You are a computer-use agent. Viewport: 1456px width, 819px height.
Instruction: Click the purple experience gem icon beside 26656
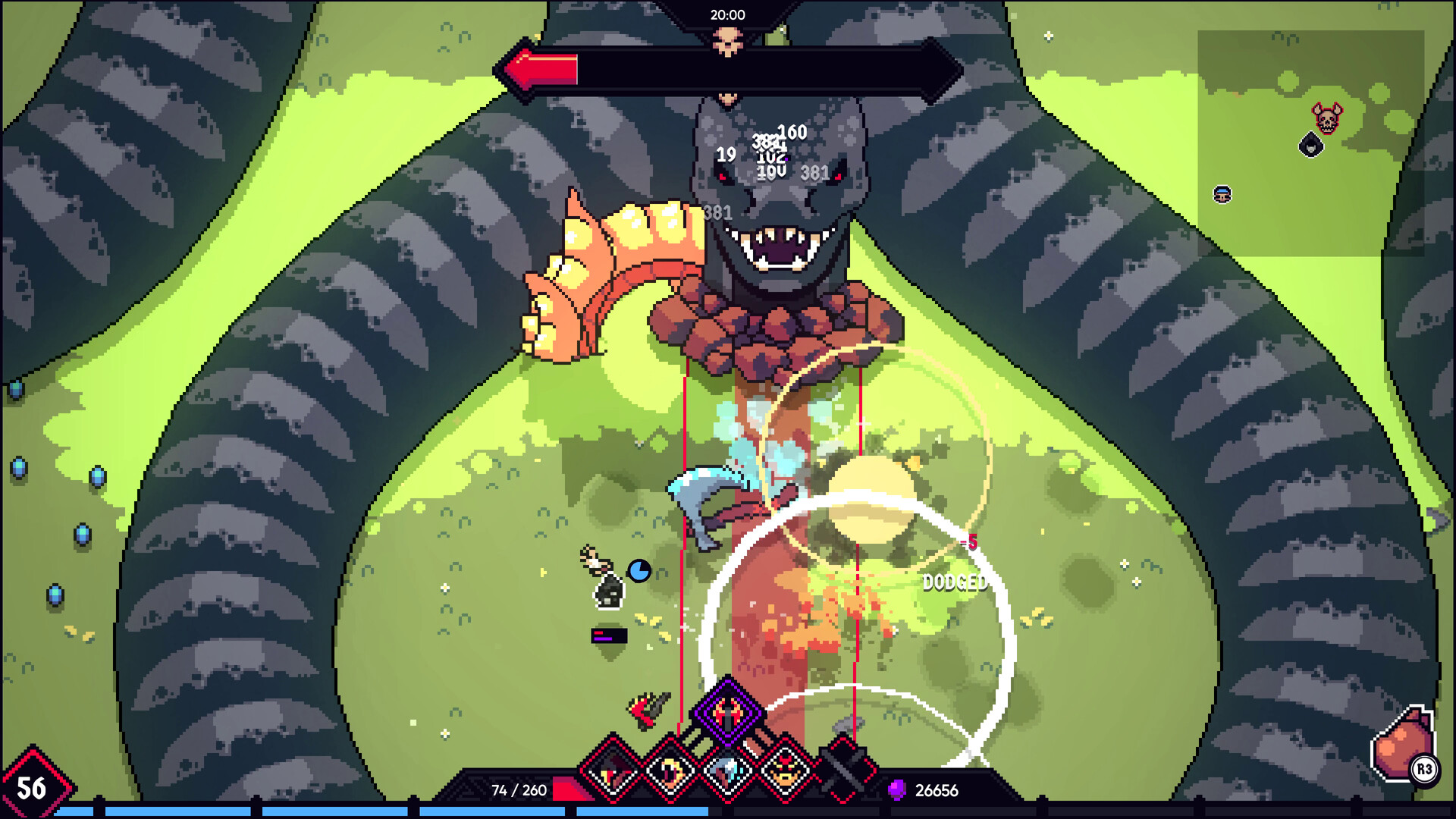tap(899, 791)
